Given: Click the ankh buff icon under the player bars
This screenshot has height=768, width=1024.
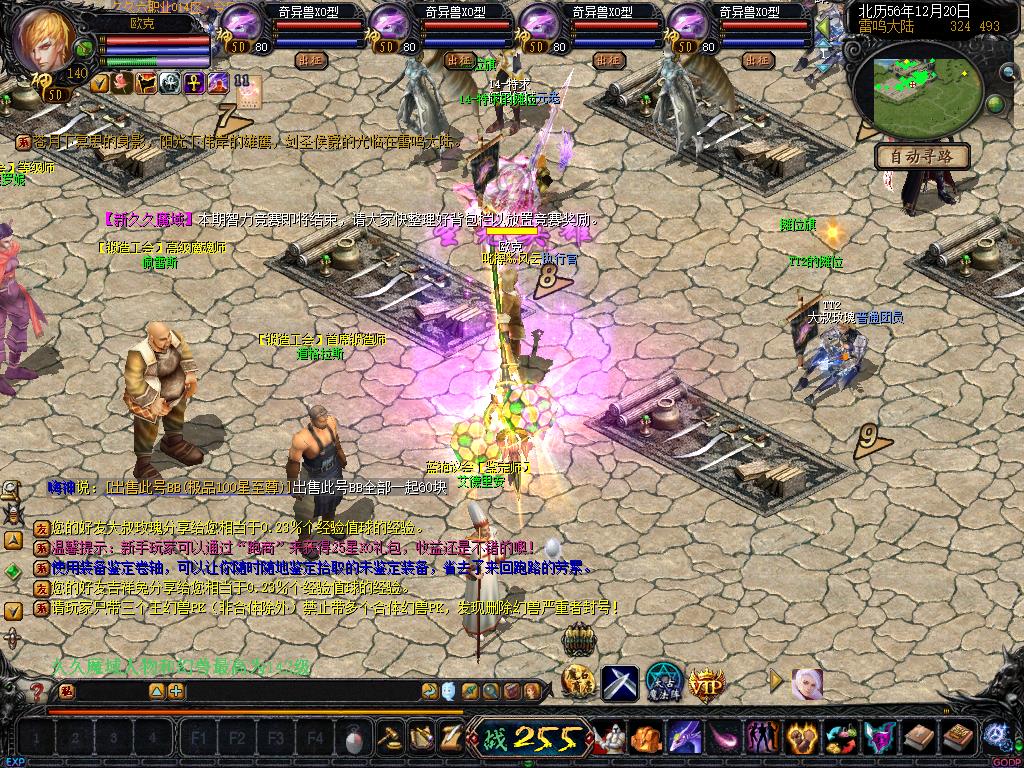Looking at the screenshot, I should point(192,83).
